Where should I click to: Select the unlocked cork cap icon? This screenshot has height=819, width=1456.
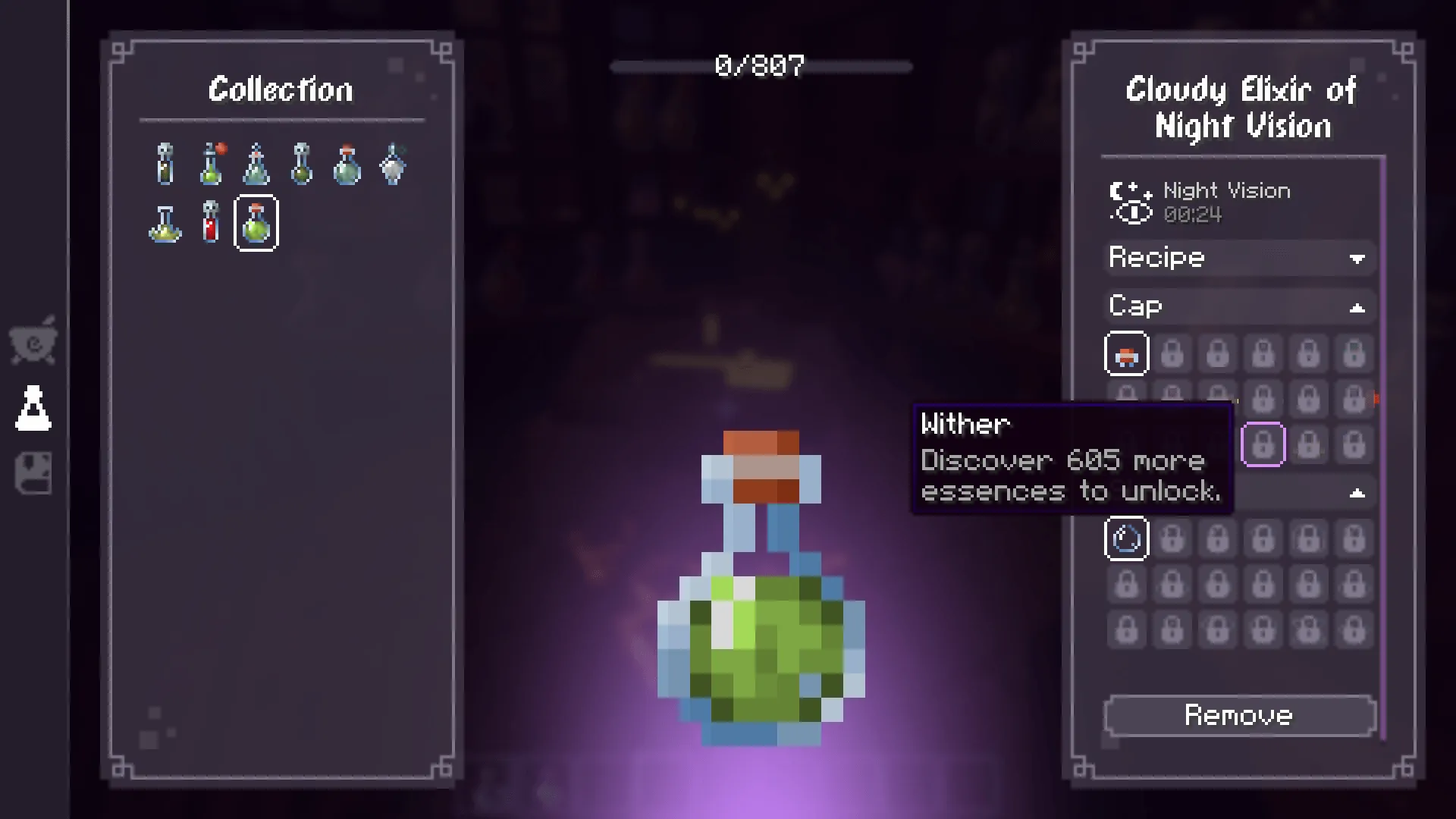pos(1126,353)
